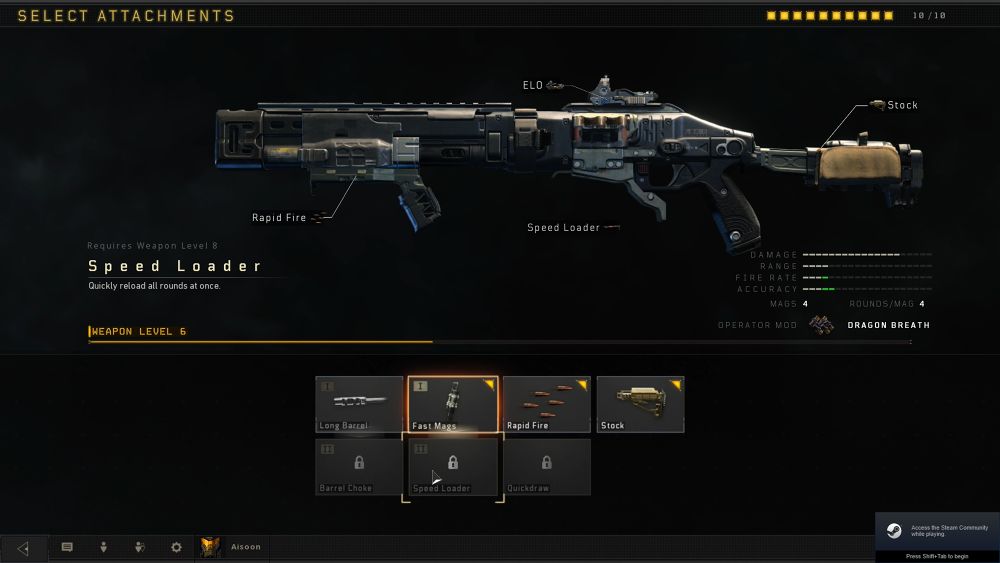
Task: Pick the Stock attachment tile
Action: (x=640, y=404)
